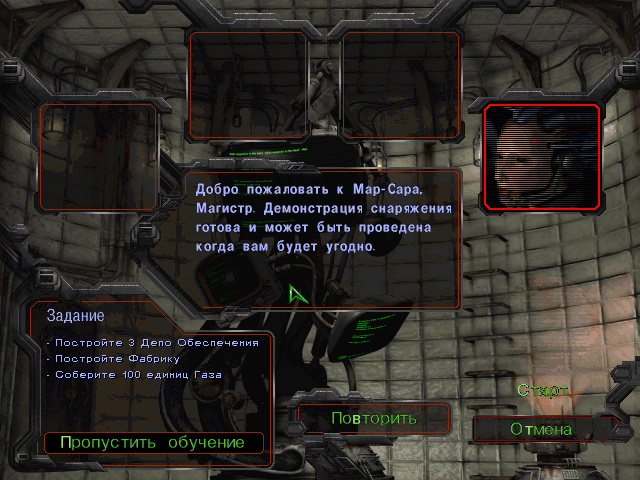
Task: Click the "Пропустить обучение" skip tutorial button
Action: 152,442
